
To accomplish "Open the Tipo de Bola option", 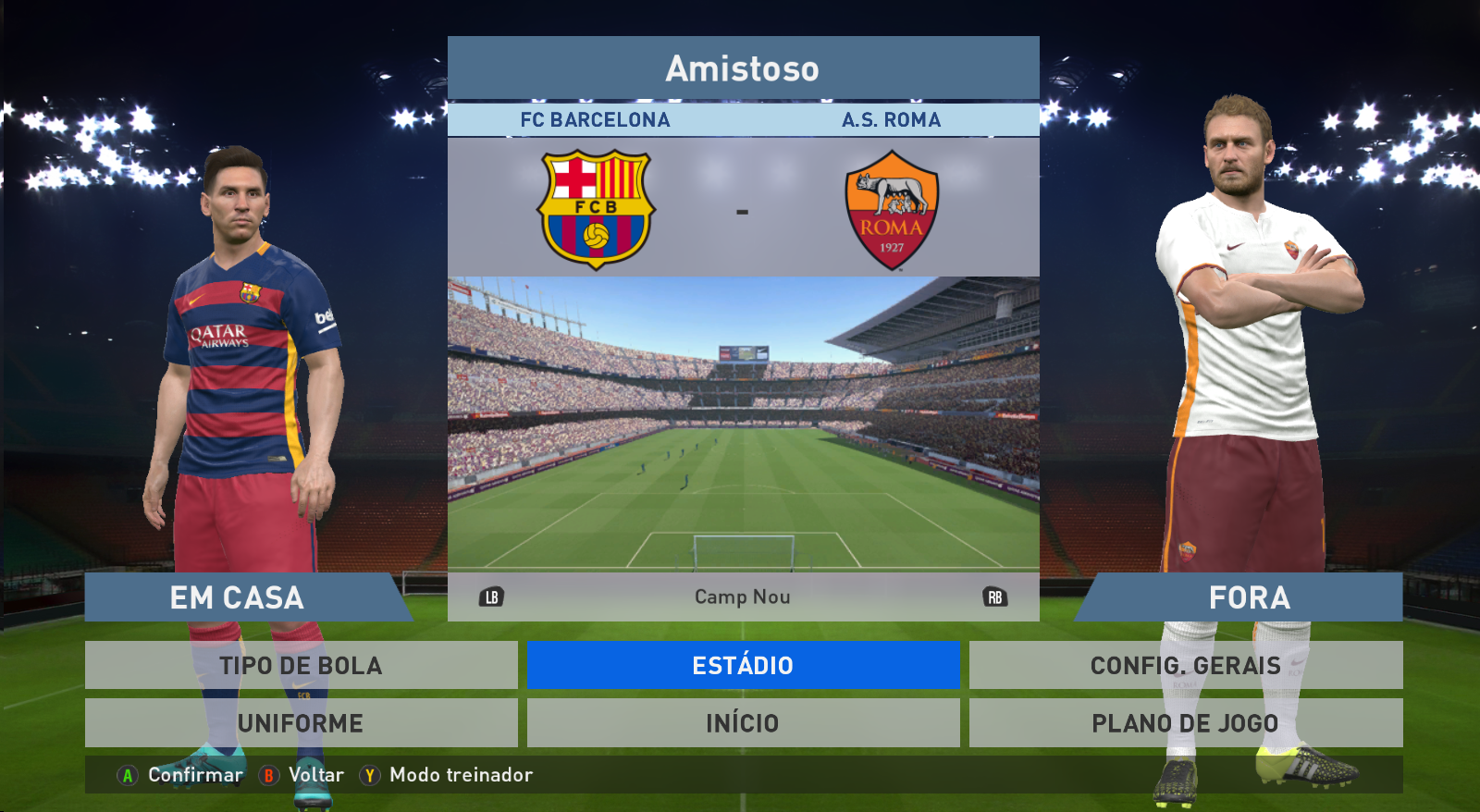I will point(301,665).
